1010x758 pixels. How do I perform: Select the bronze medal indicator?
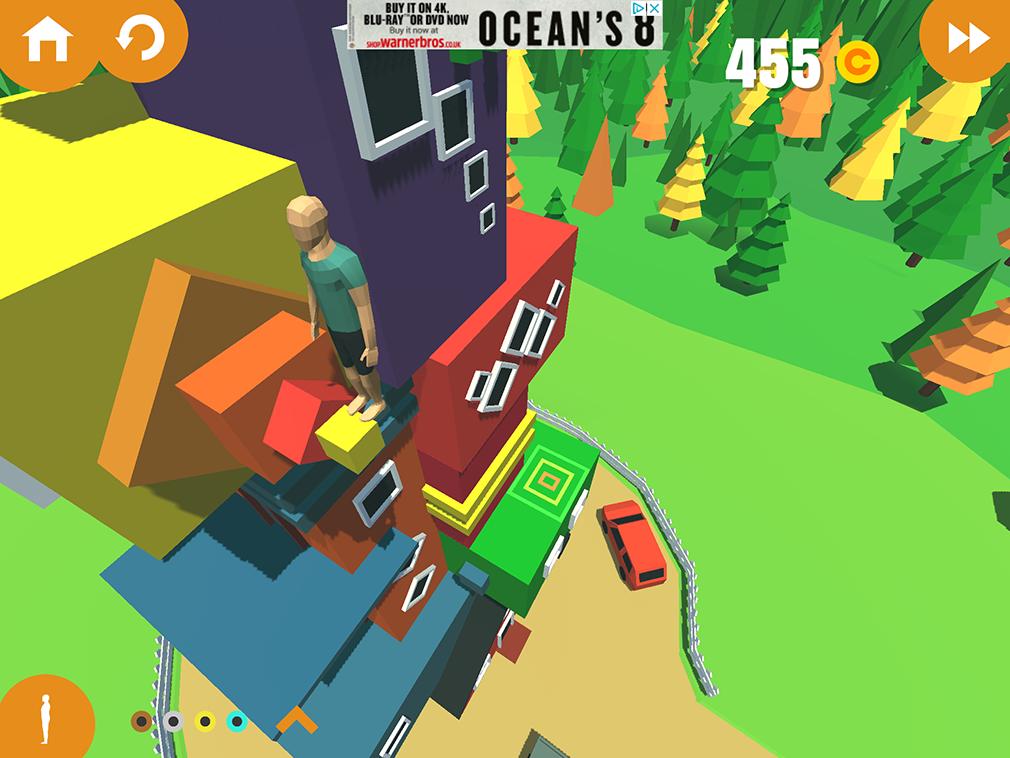[142, 721]
